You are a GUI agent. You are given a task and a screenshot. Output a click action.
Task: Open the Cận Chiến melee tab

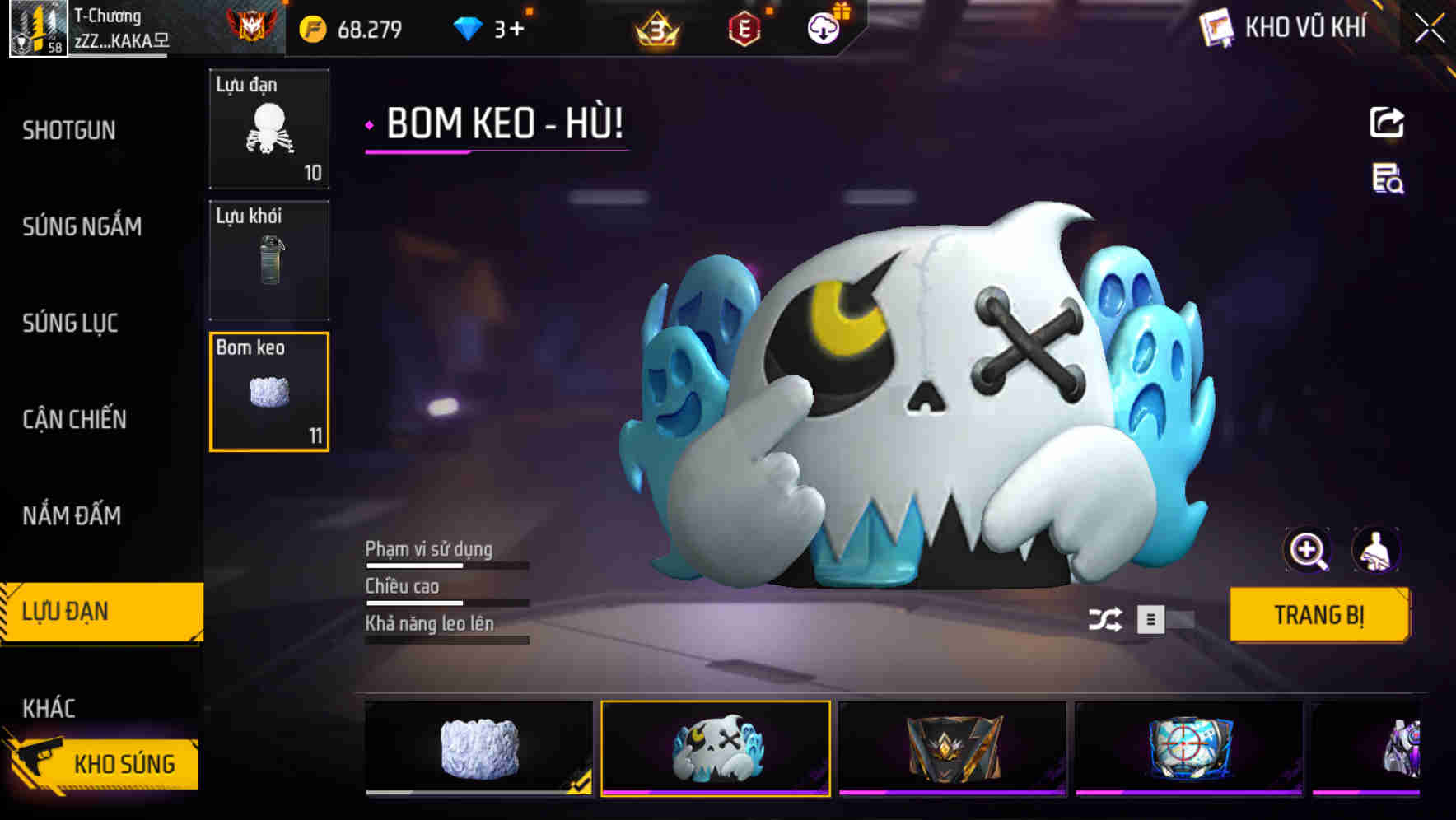pos(74,419)
